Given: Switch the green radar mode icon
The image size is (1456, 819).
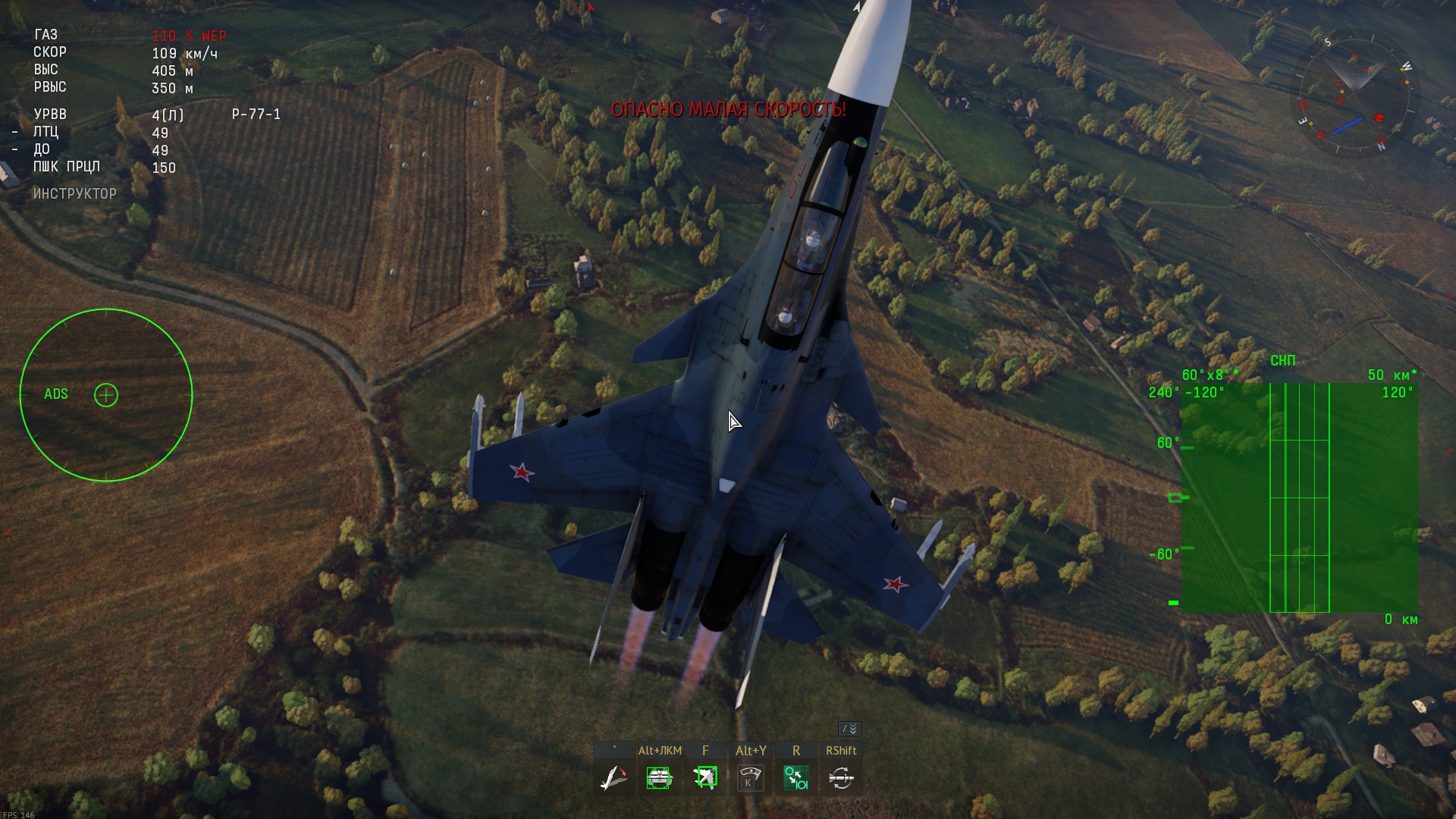Looking at the screenshot, I should point(795,778).
